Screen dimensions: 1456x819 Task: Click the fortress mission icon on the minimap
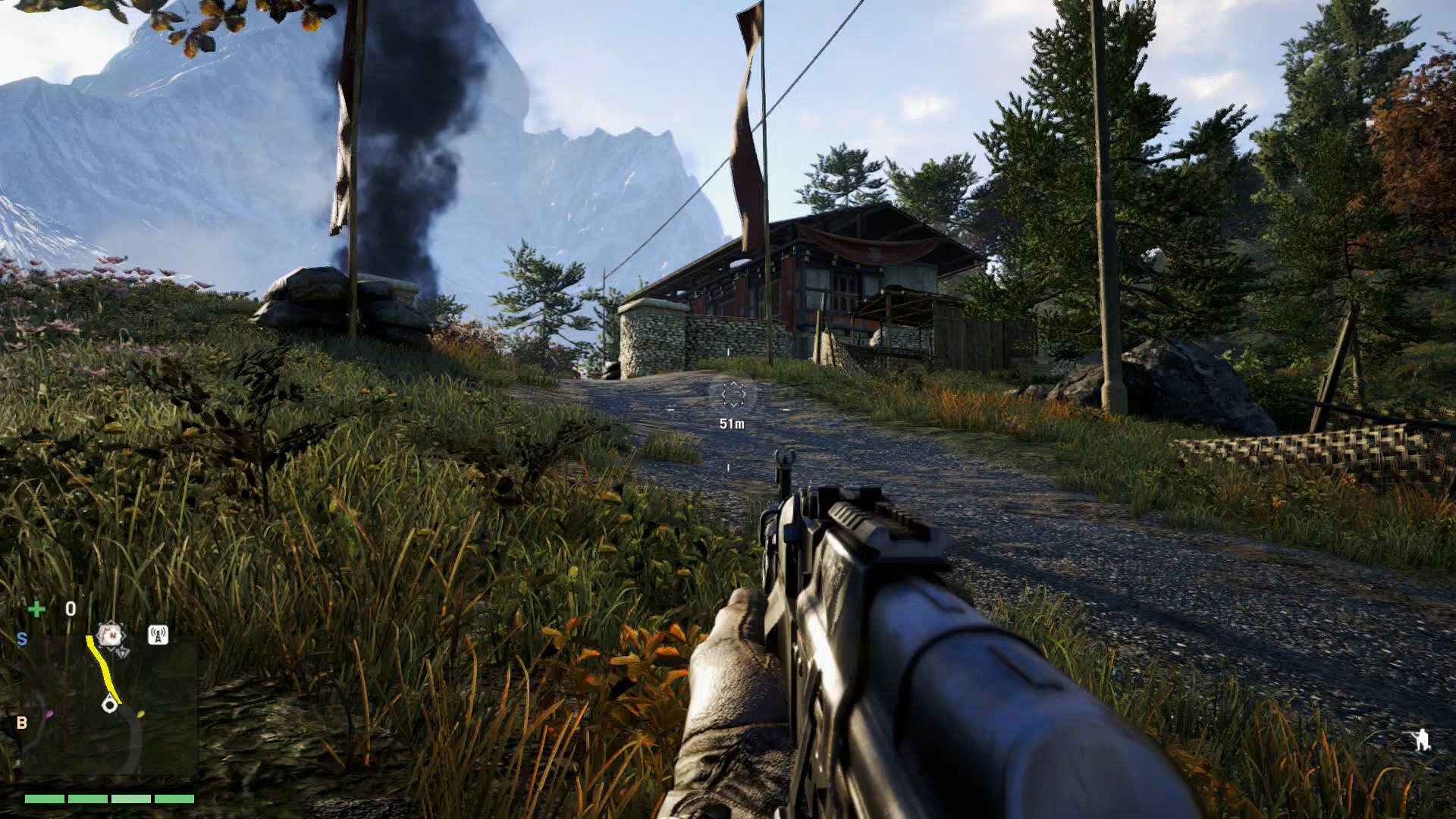point(109,635)
